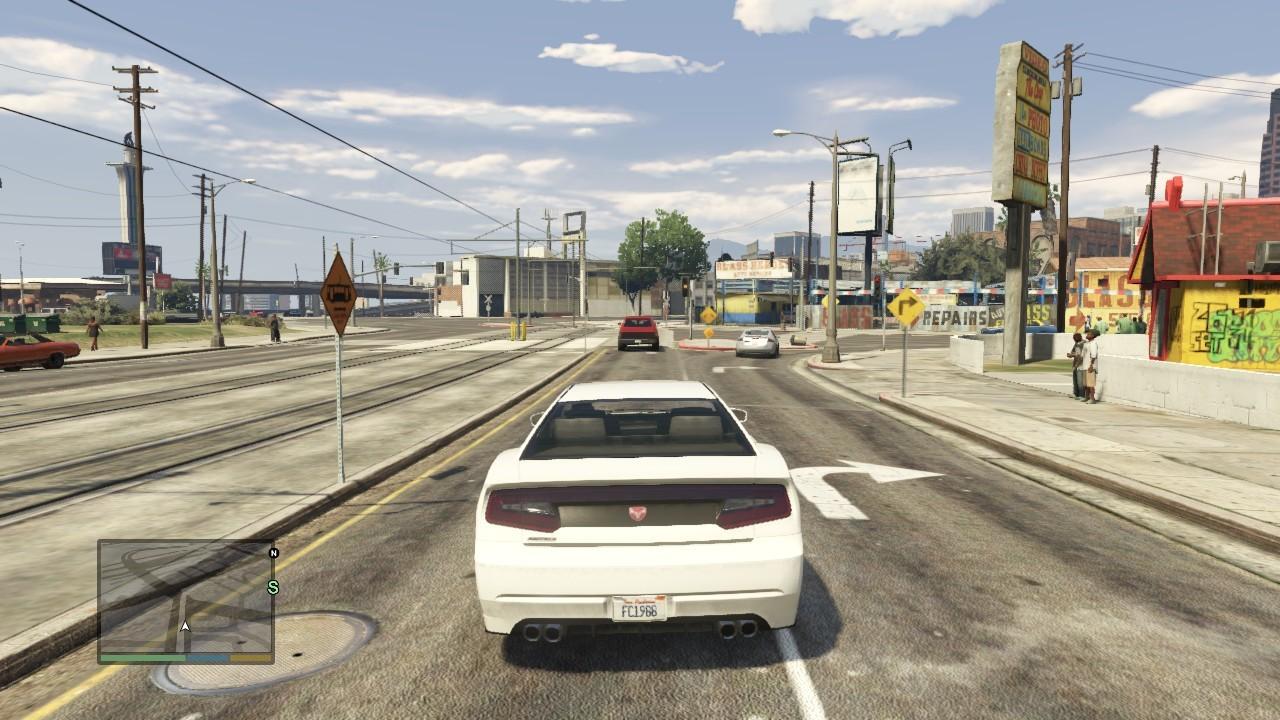Image resolution: width=1280 pixels, height=720 pixels.
Task: Click the railroad crossing signal pole
Action: point(488,300)
